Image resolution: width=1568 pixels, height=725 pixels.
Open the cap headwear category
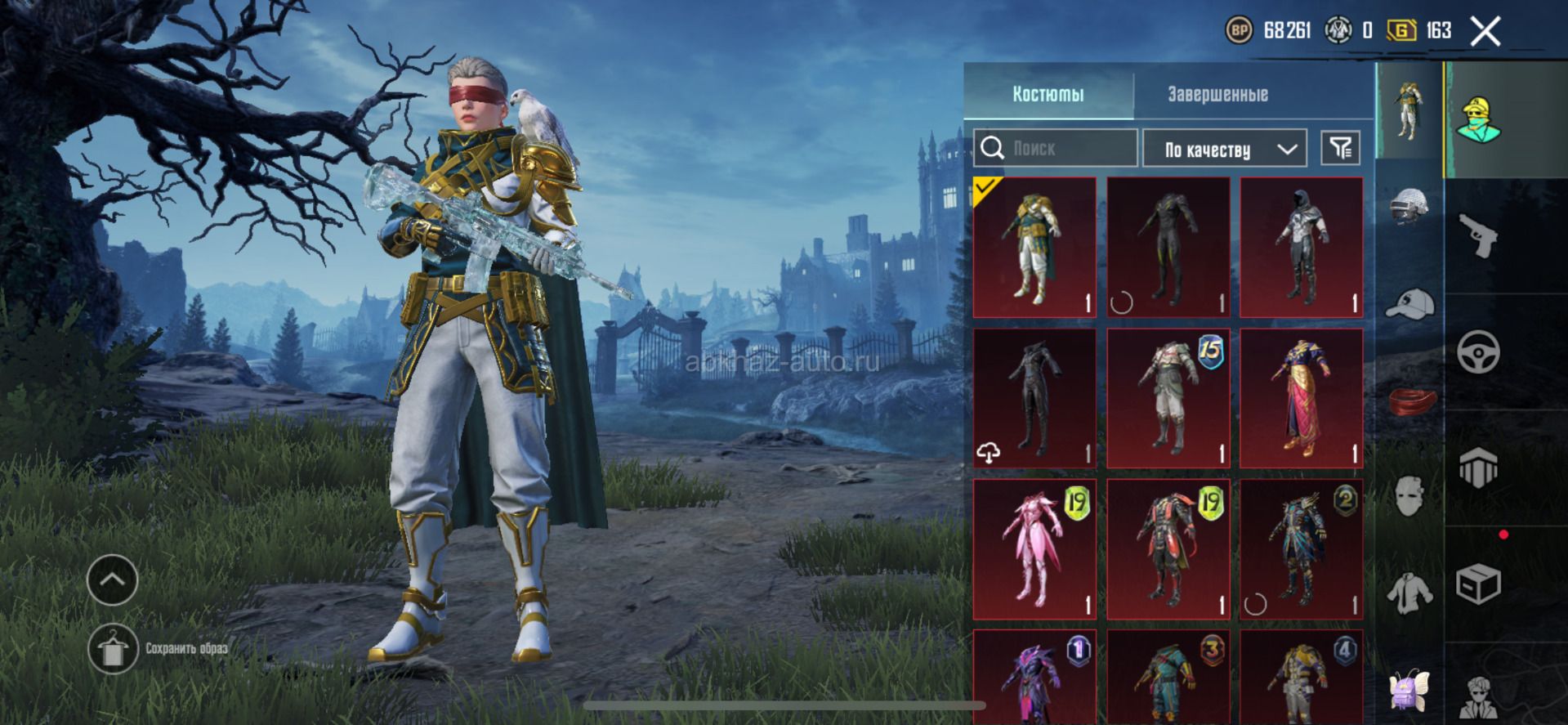[1409, 304]
